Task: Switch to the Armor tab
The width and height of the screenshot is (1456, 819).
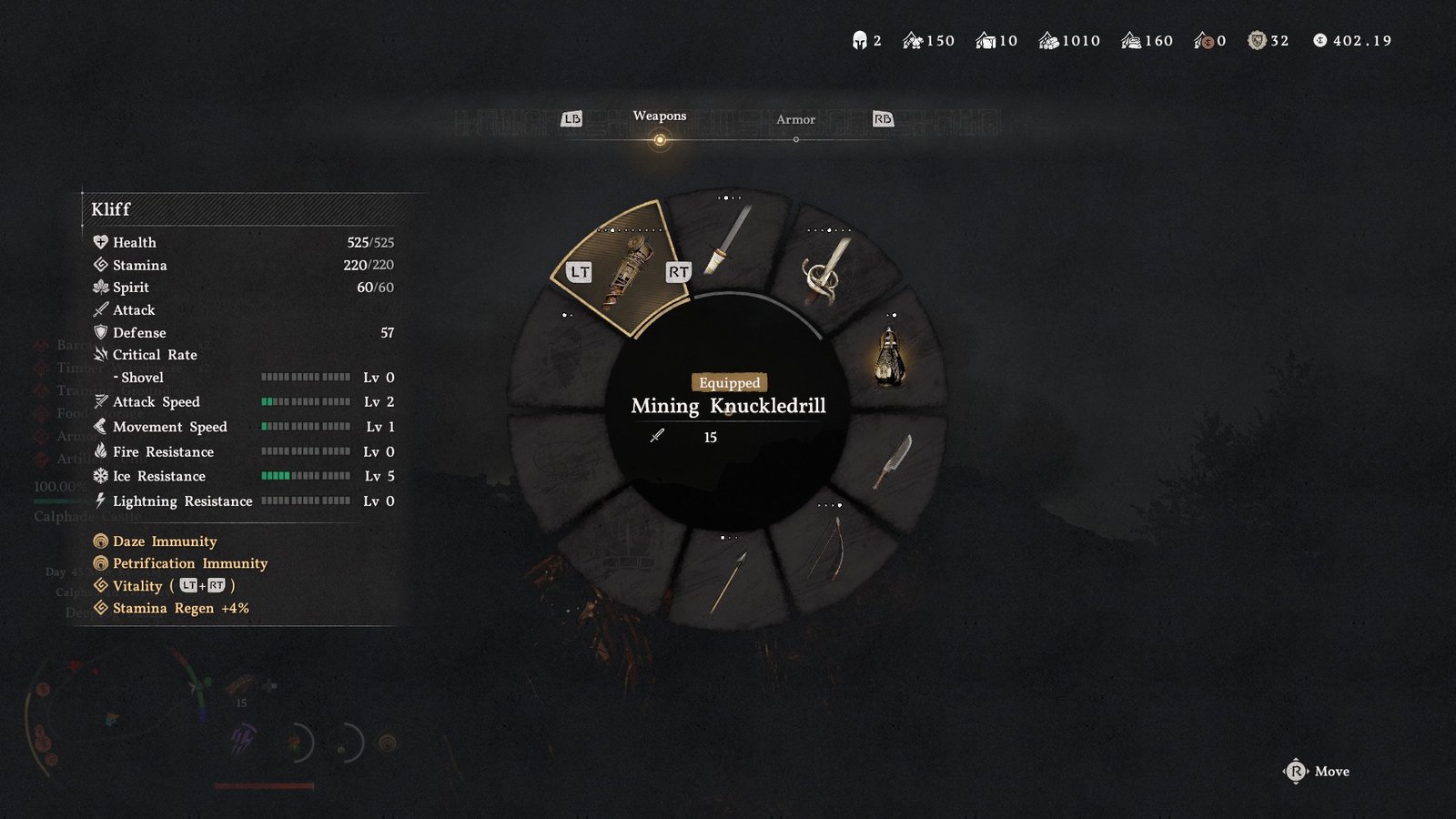Action: [x=795, y=120]
